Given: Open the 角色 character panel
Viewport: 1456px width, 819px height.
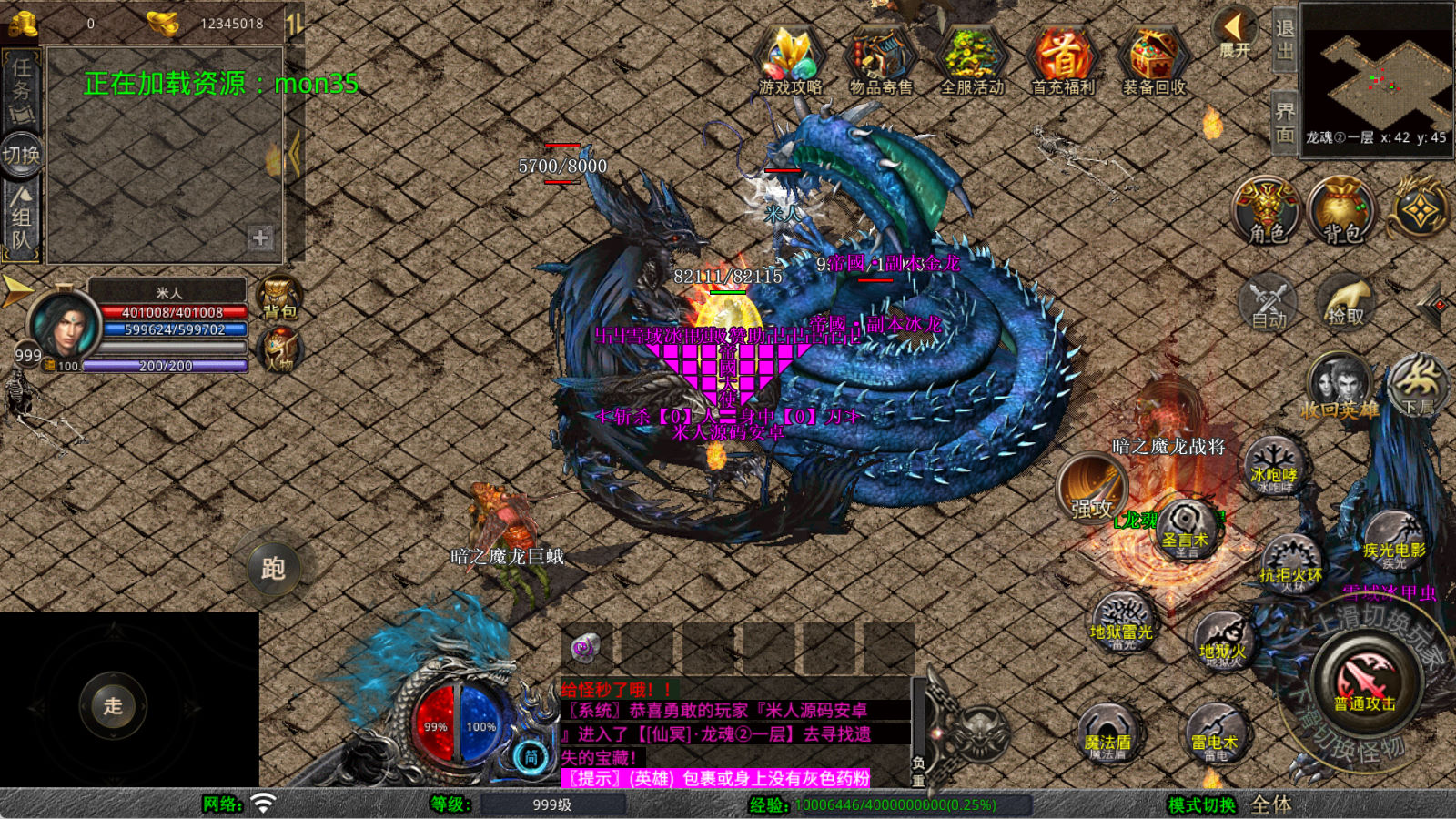Looking at the screenshot, I should click(1267, 210).
